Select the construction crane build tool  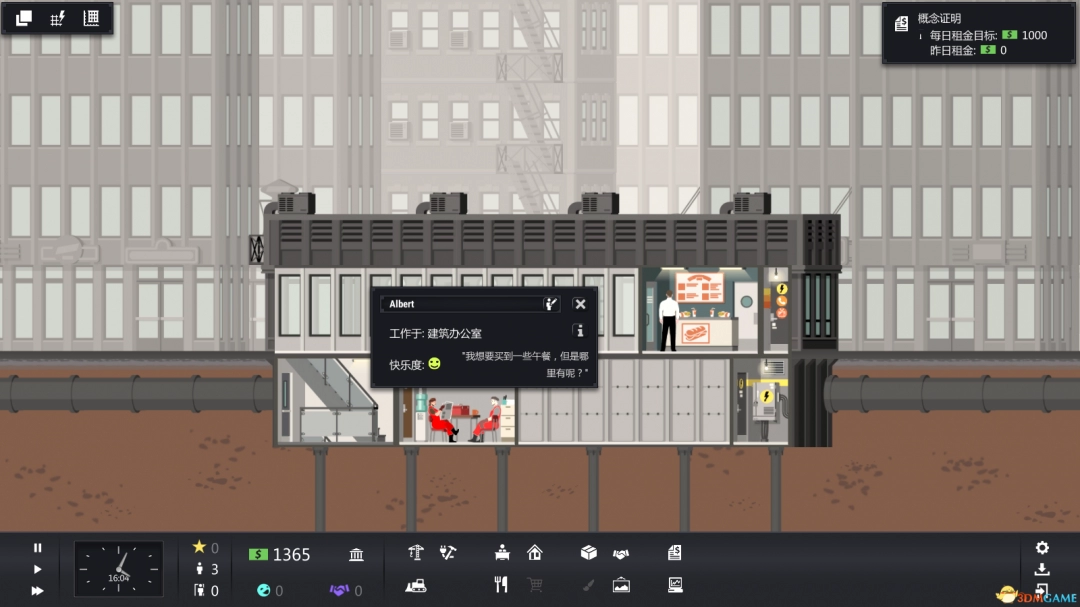[x=417, y=552]
